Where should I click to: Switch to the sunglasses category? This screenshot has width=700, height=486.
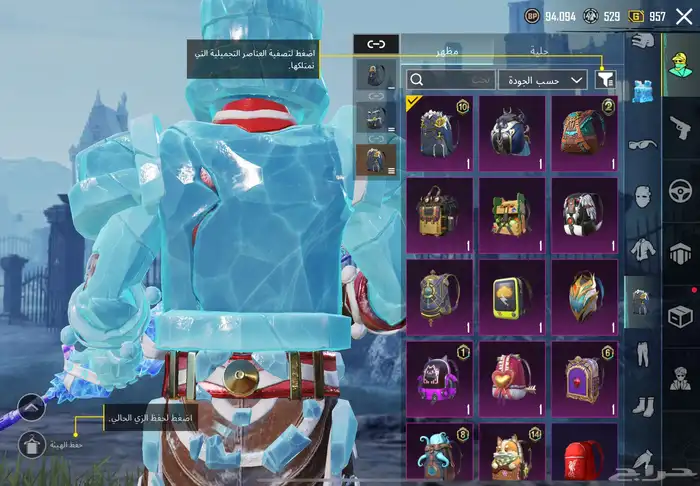point(641,145)
